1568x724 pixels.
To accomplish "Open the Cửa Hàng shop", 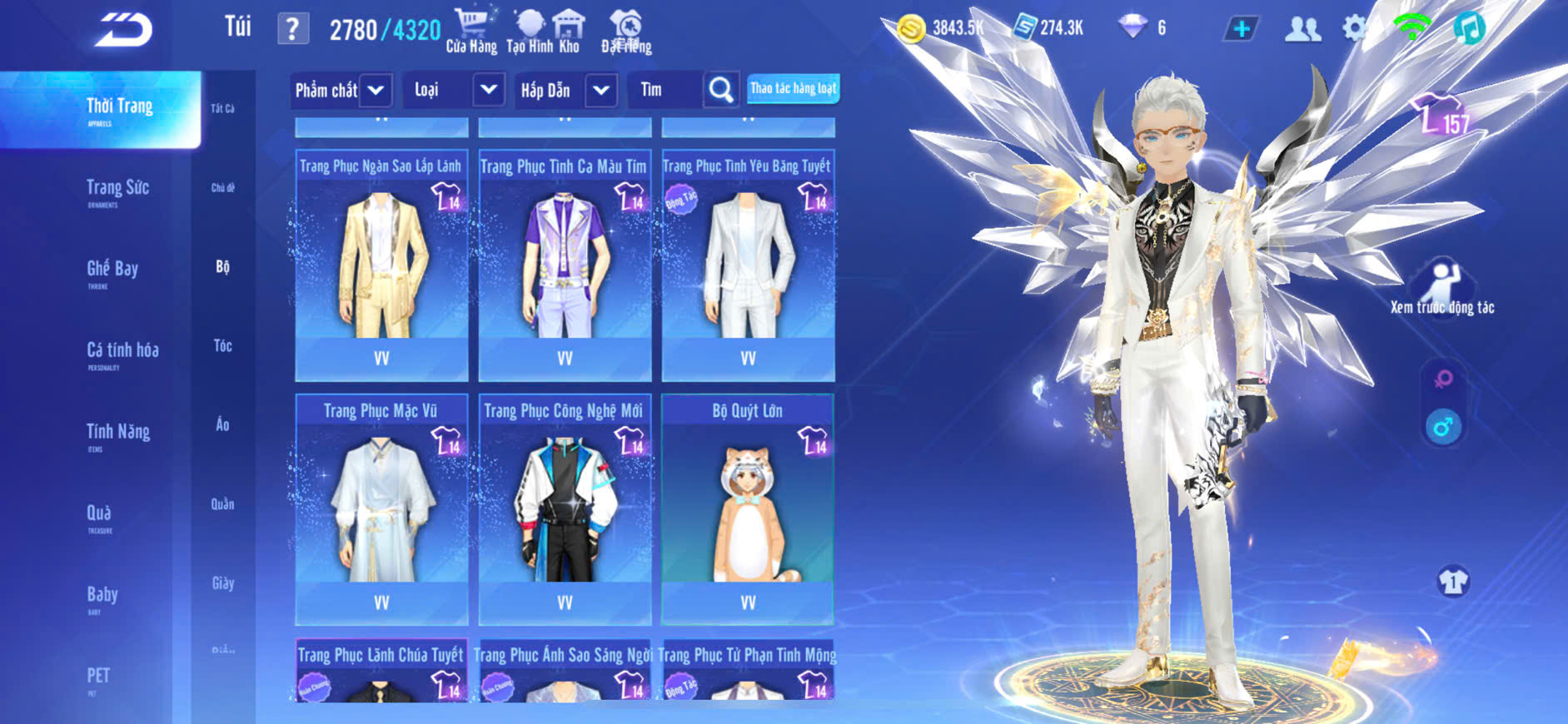I will pos(471,31).
